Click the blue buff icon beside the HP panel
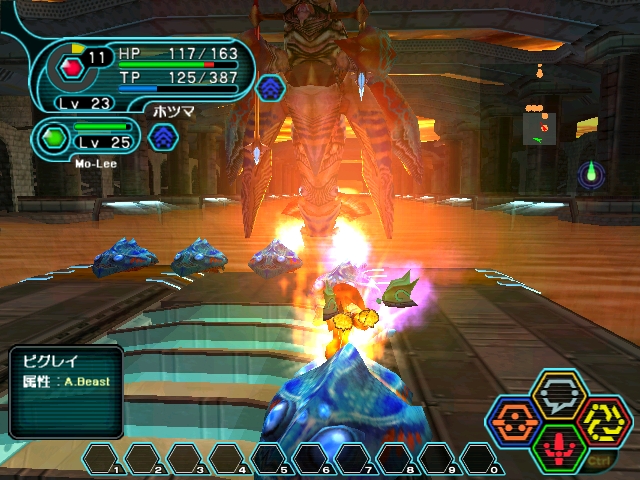This screenshot has height=480, width=640. 270,89
